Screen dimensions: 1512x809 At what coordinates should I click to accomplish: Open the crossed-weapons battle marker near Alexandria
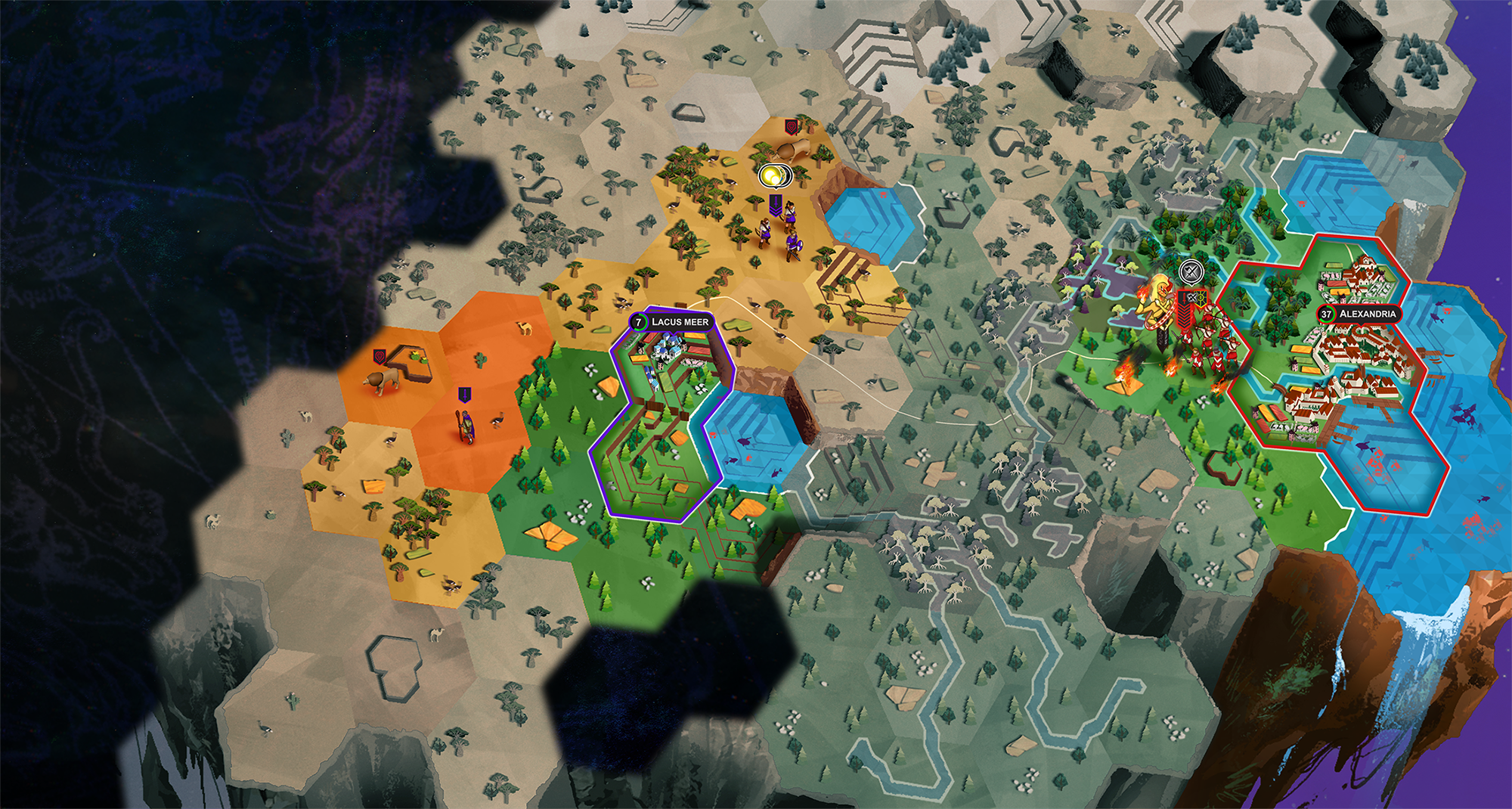[1191, 271]
